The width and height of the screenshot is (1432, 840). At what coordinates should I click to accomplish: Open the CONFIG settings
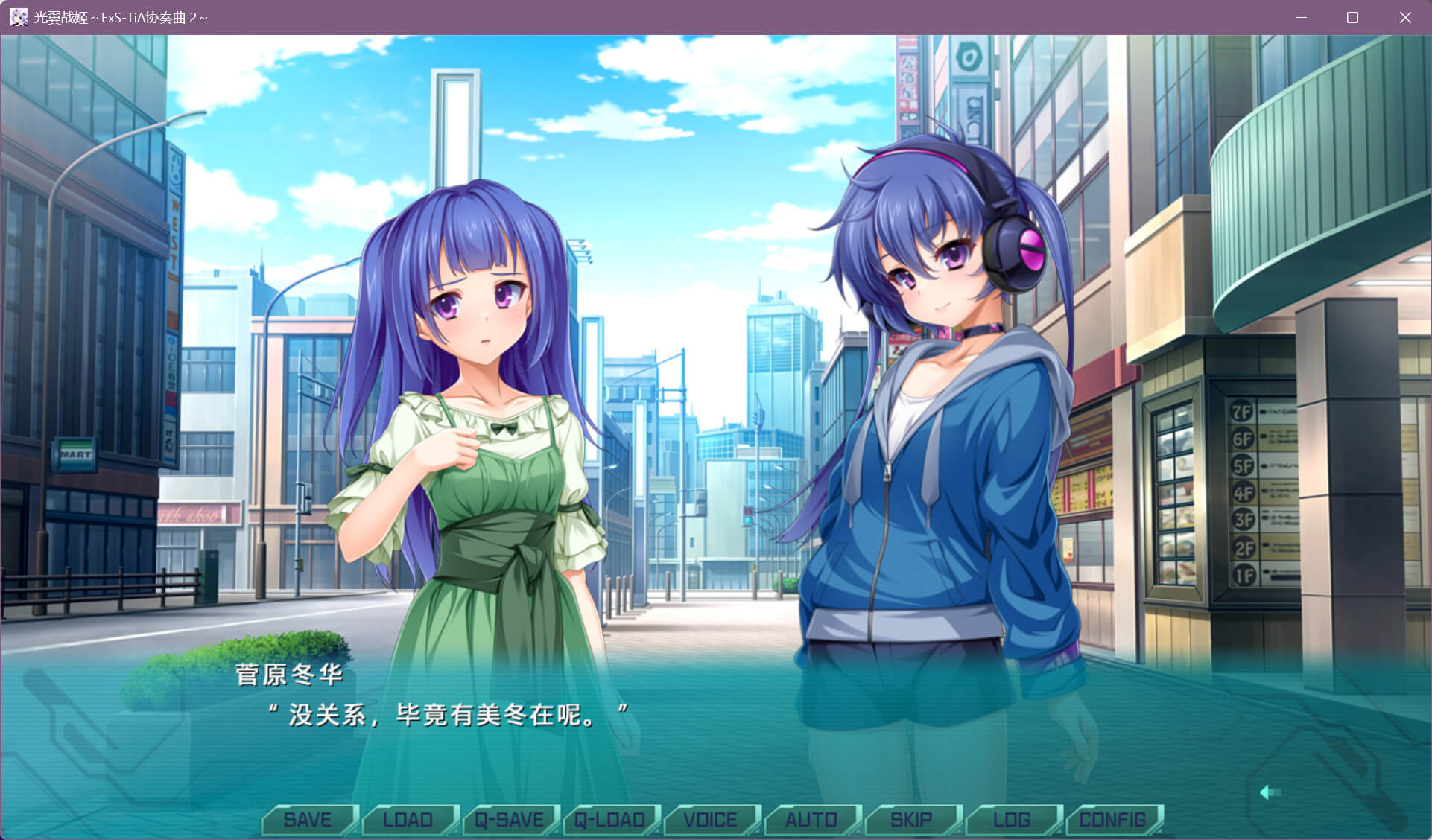point(1112,820)
